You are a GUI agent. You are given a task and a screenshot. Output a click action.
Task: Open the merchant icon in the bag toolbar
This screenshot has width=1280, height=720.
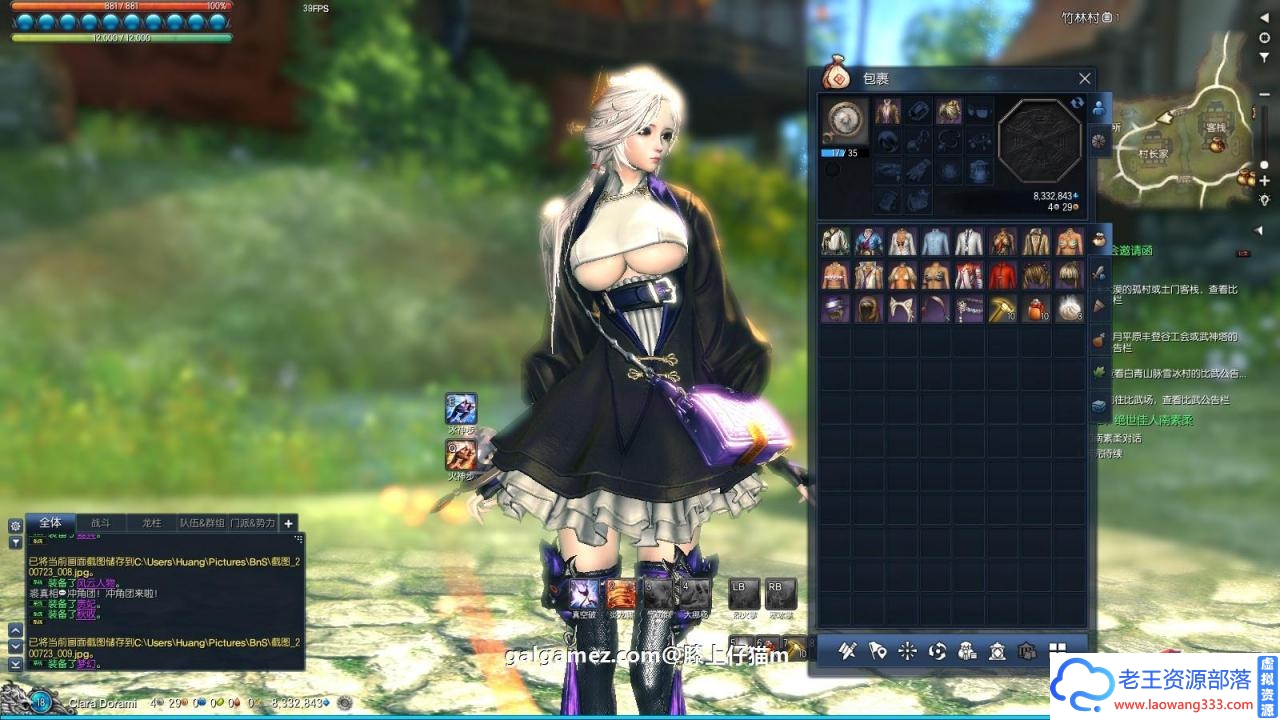(x=967, y=650)
